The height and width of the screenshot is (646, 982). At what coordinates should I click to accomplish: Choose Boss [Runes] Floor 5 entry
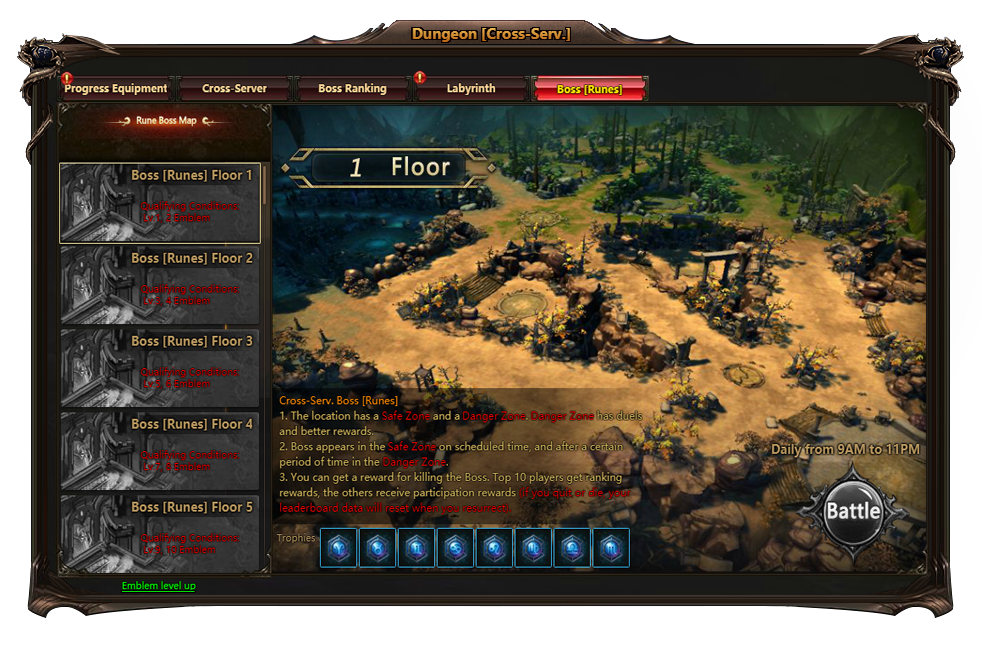tap(160, 534)
